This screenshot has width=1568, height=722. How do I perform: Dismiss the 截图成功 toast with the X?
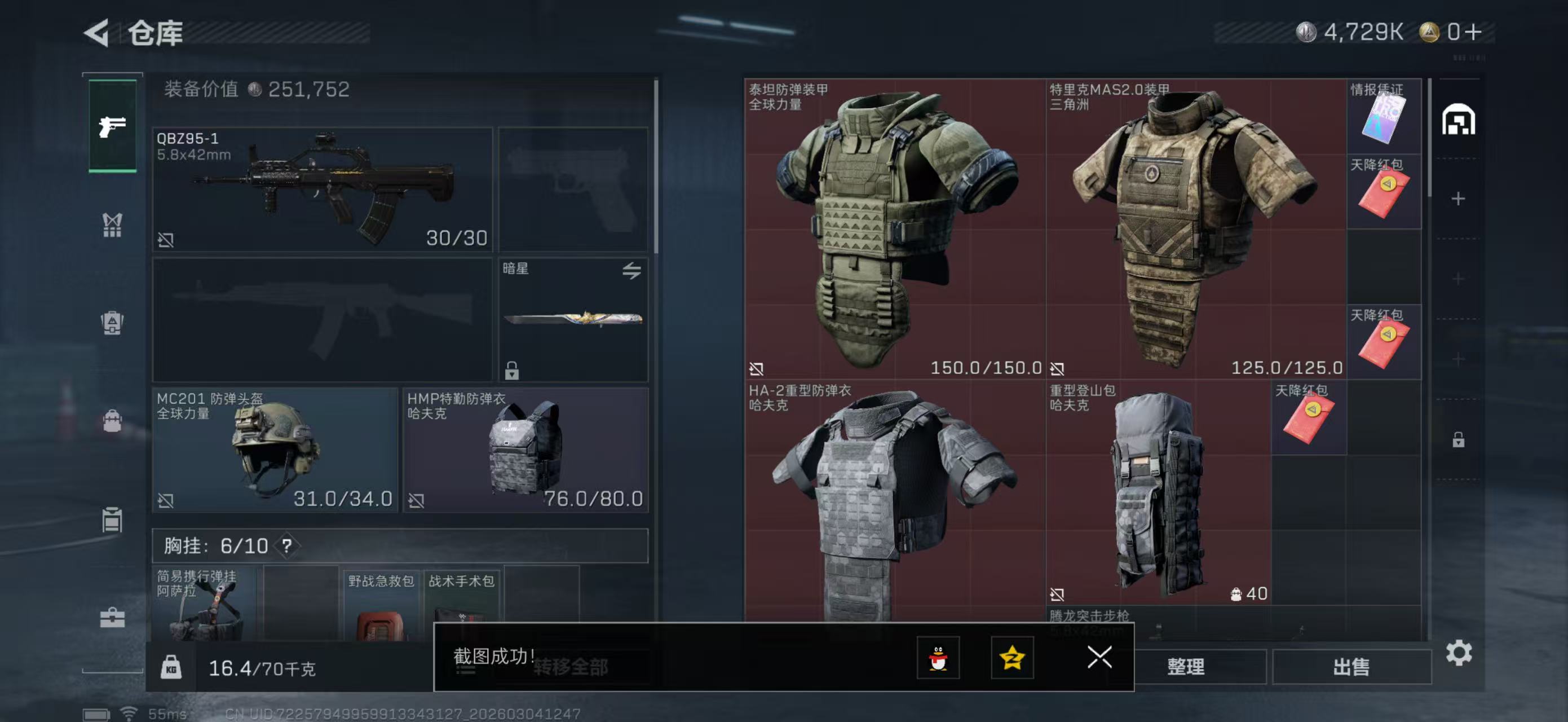(x=1099, y=659)
